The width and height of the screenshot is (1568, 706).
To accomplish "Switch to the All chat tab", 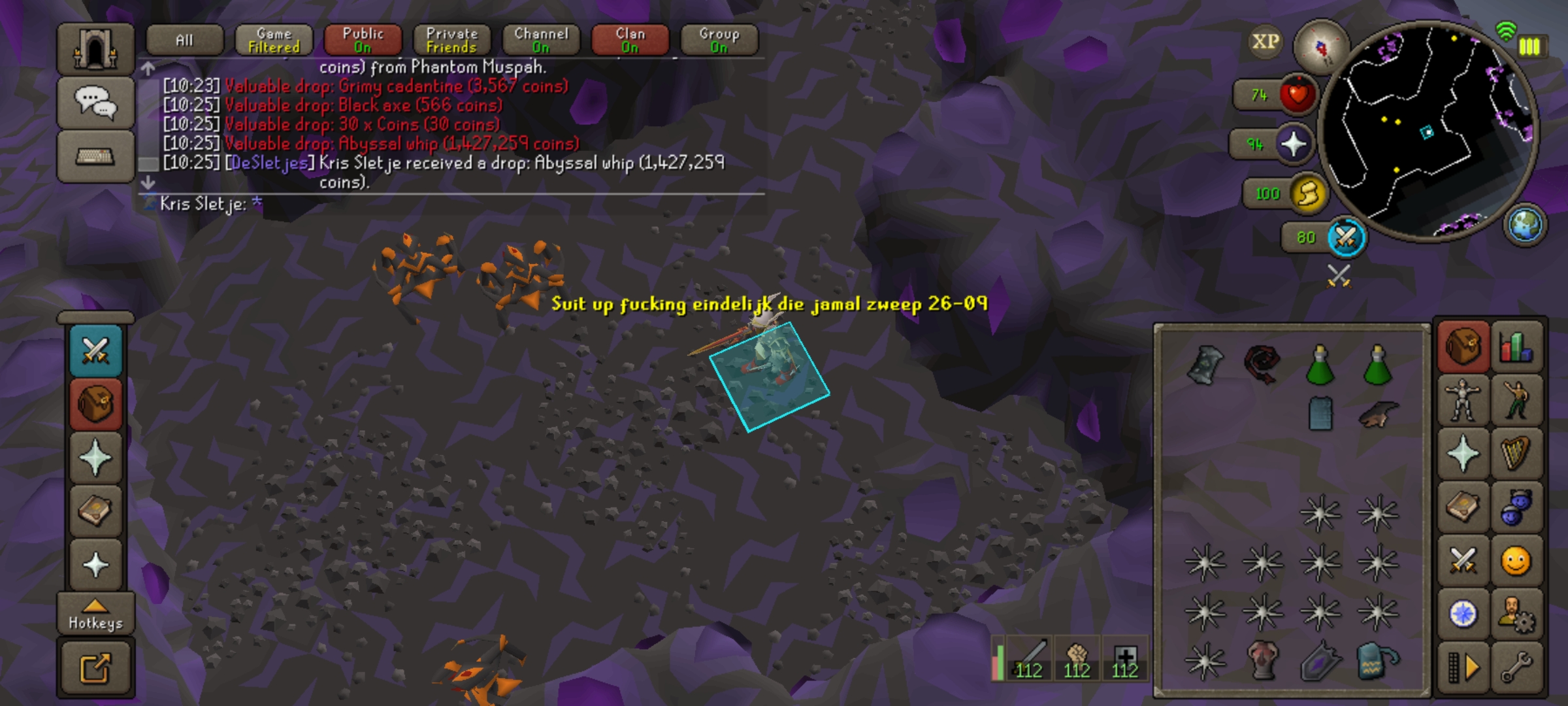I will (185, 41).
